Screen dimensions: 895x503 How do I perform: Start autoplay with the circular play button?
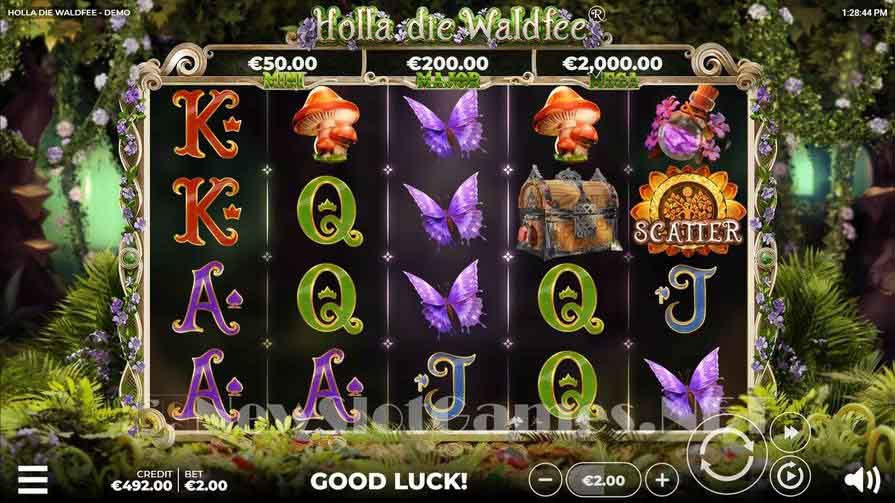pos(789,474)
